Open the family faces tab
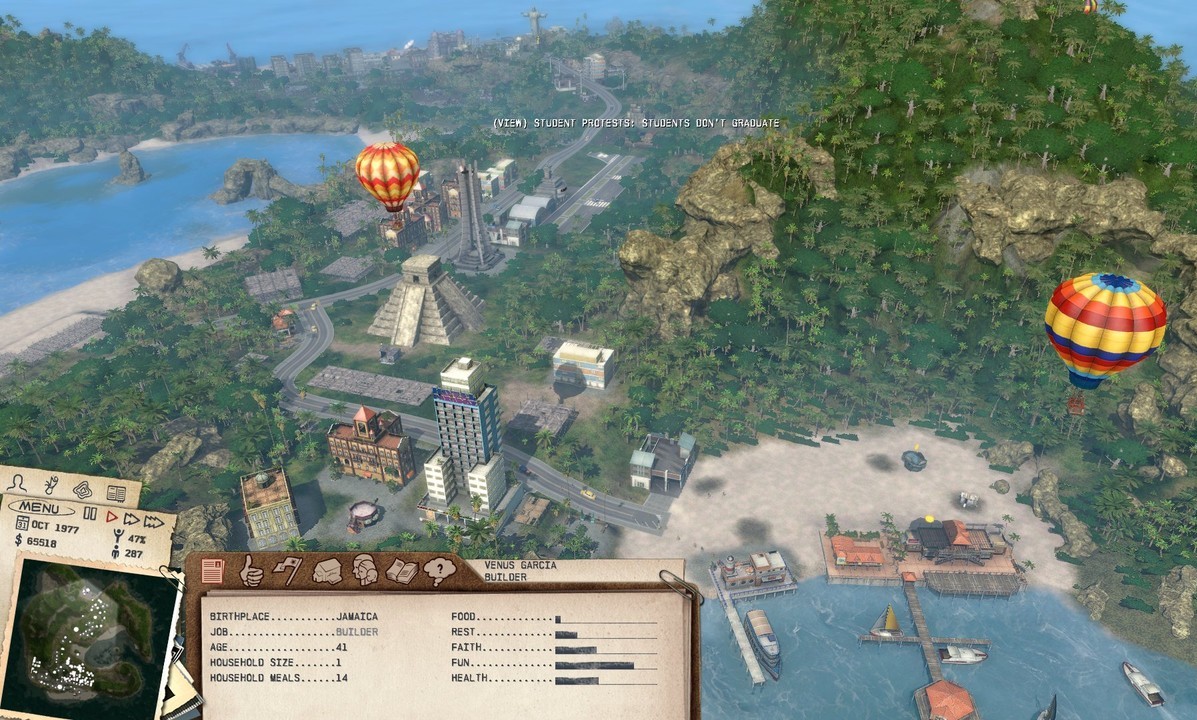Screen dimensions: 1197x720 pyautogui.click(x=364, y=571)
